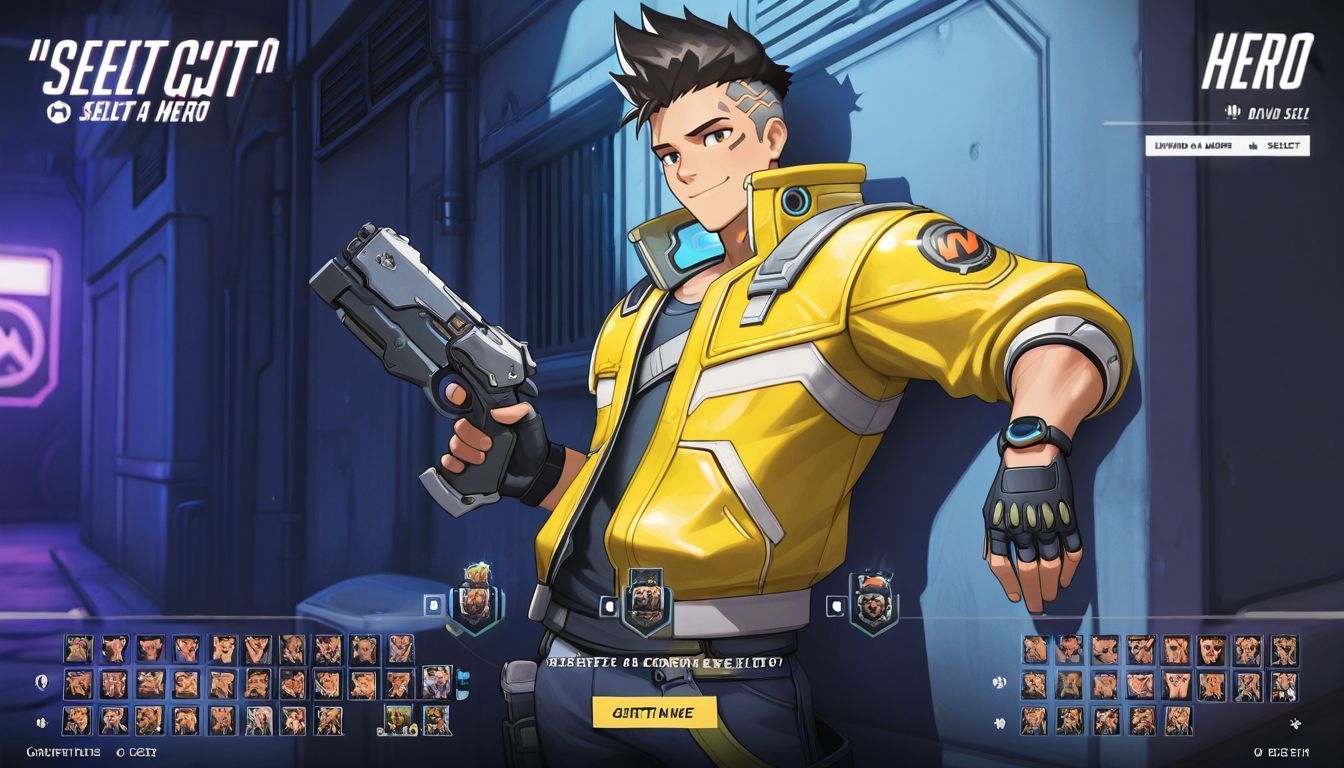This screenshot has width=1344, height=768.
Task: Choose the middle hexagonal hero badge
Action: (x=645, y=603)
